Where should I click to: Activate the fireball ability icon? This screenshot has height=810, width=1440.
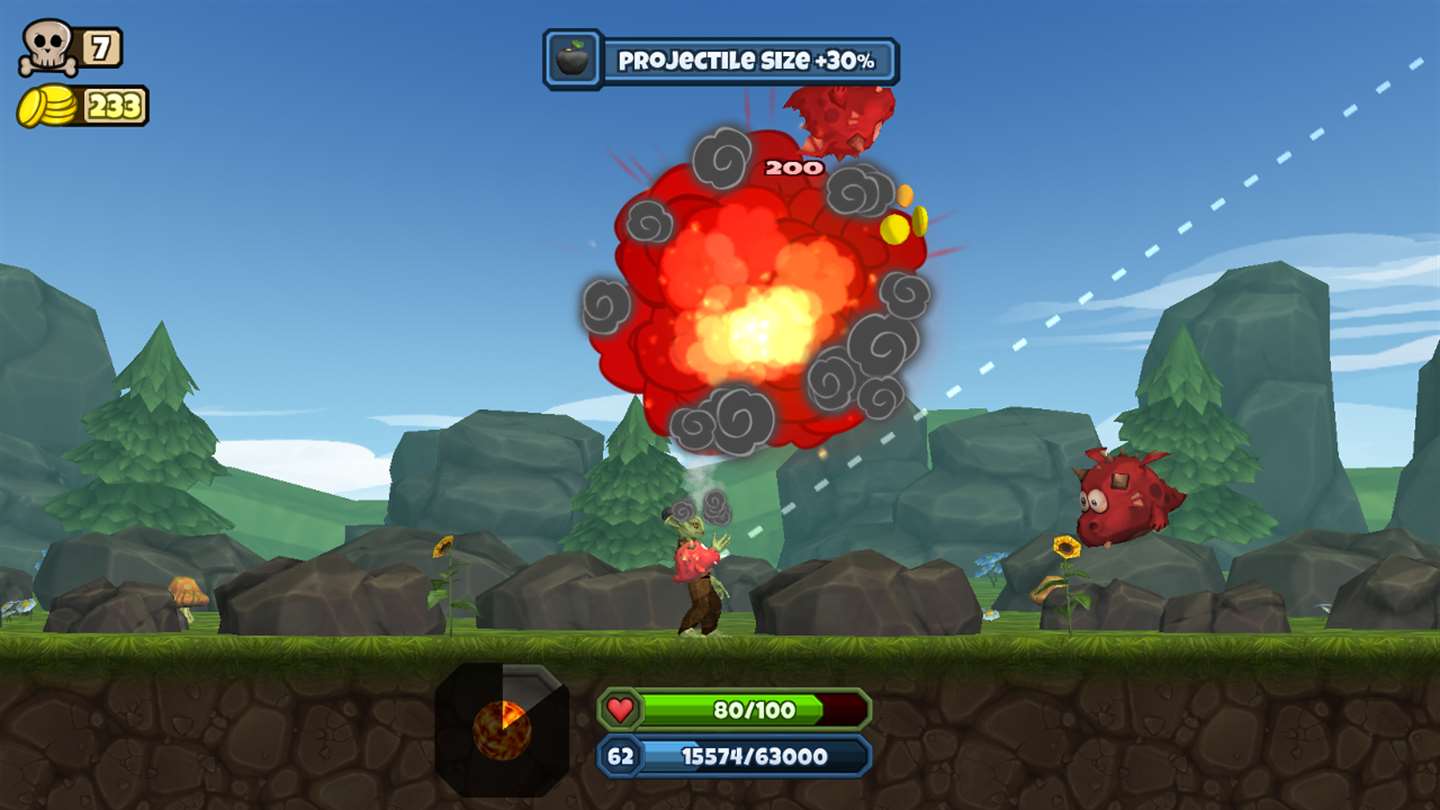501,730
